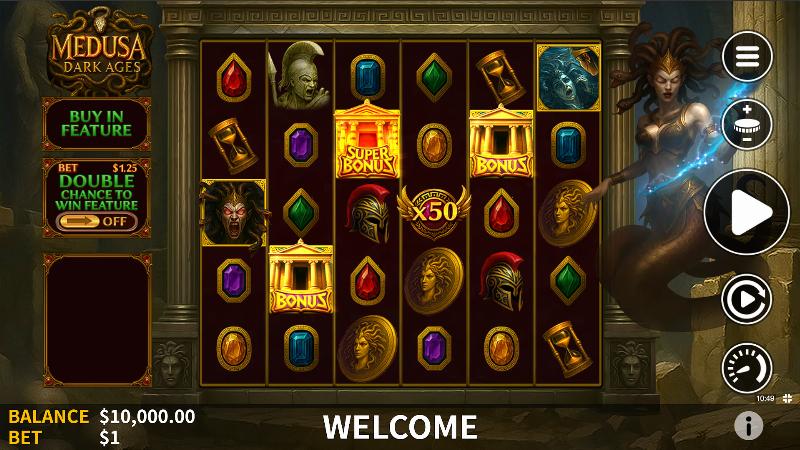Click the Buy In Feature button

[96, 123]
